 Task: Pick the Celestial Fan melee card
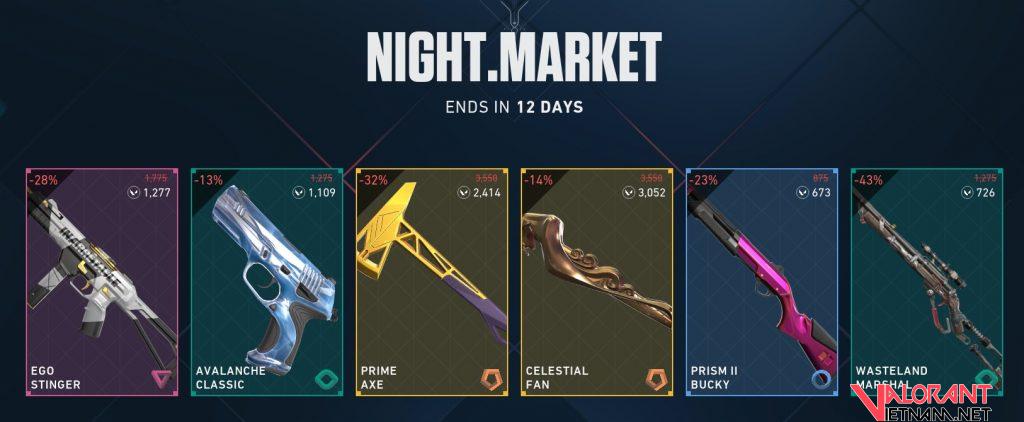[x=596, y=282]
